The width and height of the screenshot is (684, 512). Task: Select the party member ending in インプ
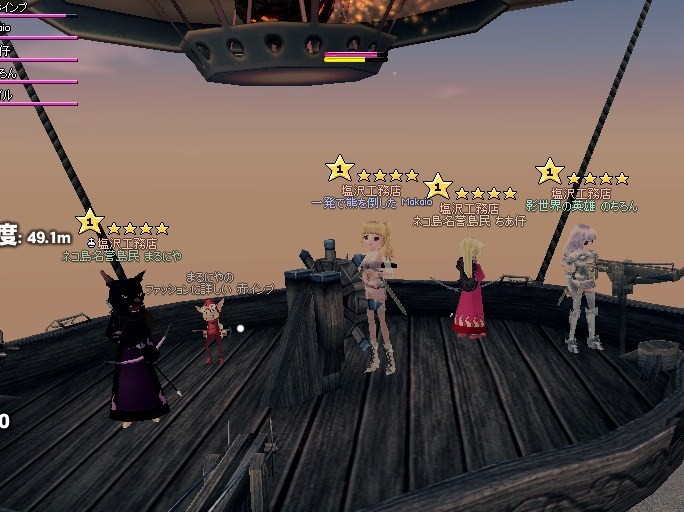point(14,7)
